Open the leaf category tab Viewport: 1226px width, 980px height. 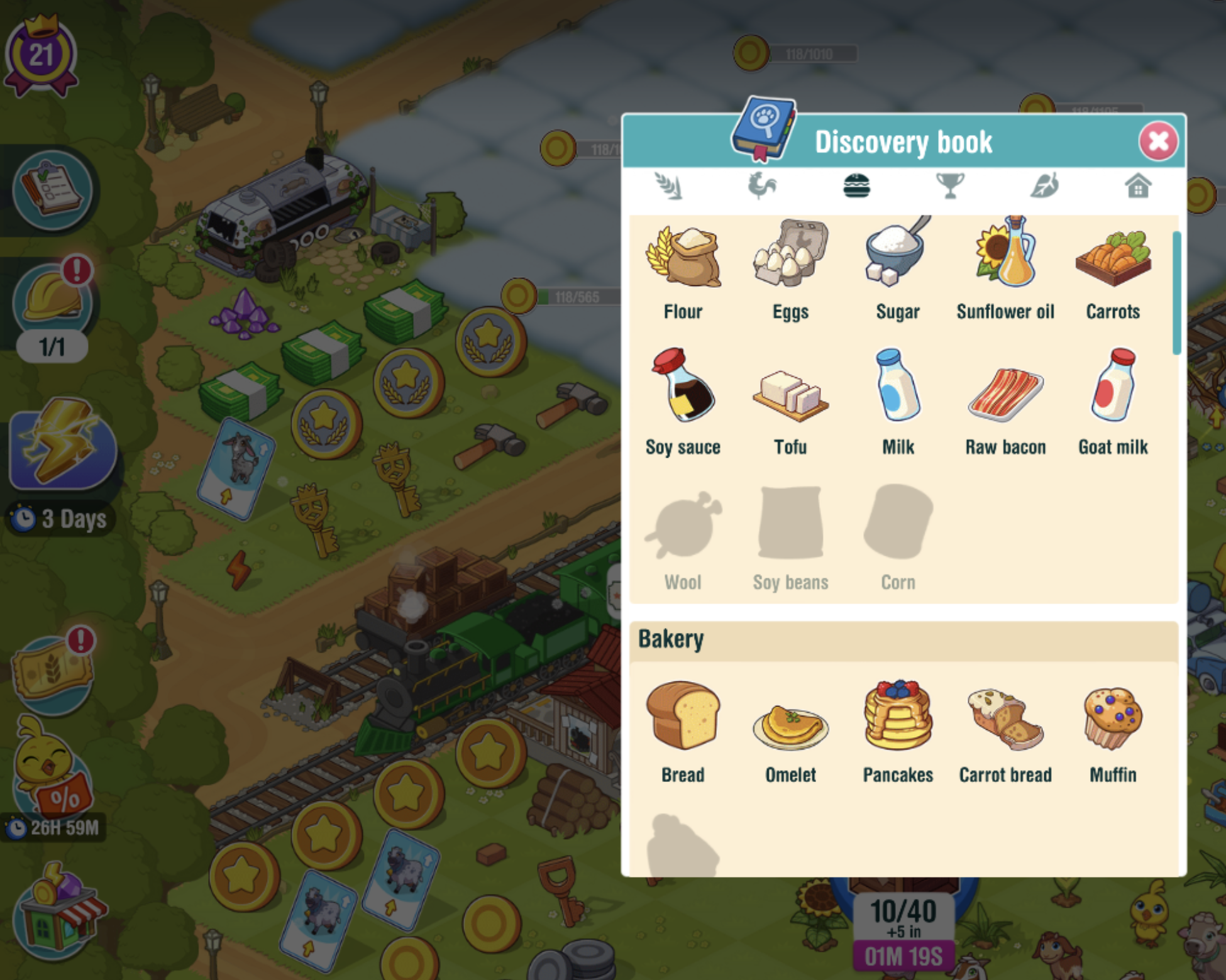[x=1044, y=186]
